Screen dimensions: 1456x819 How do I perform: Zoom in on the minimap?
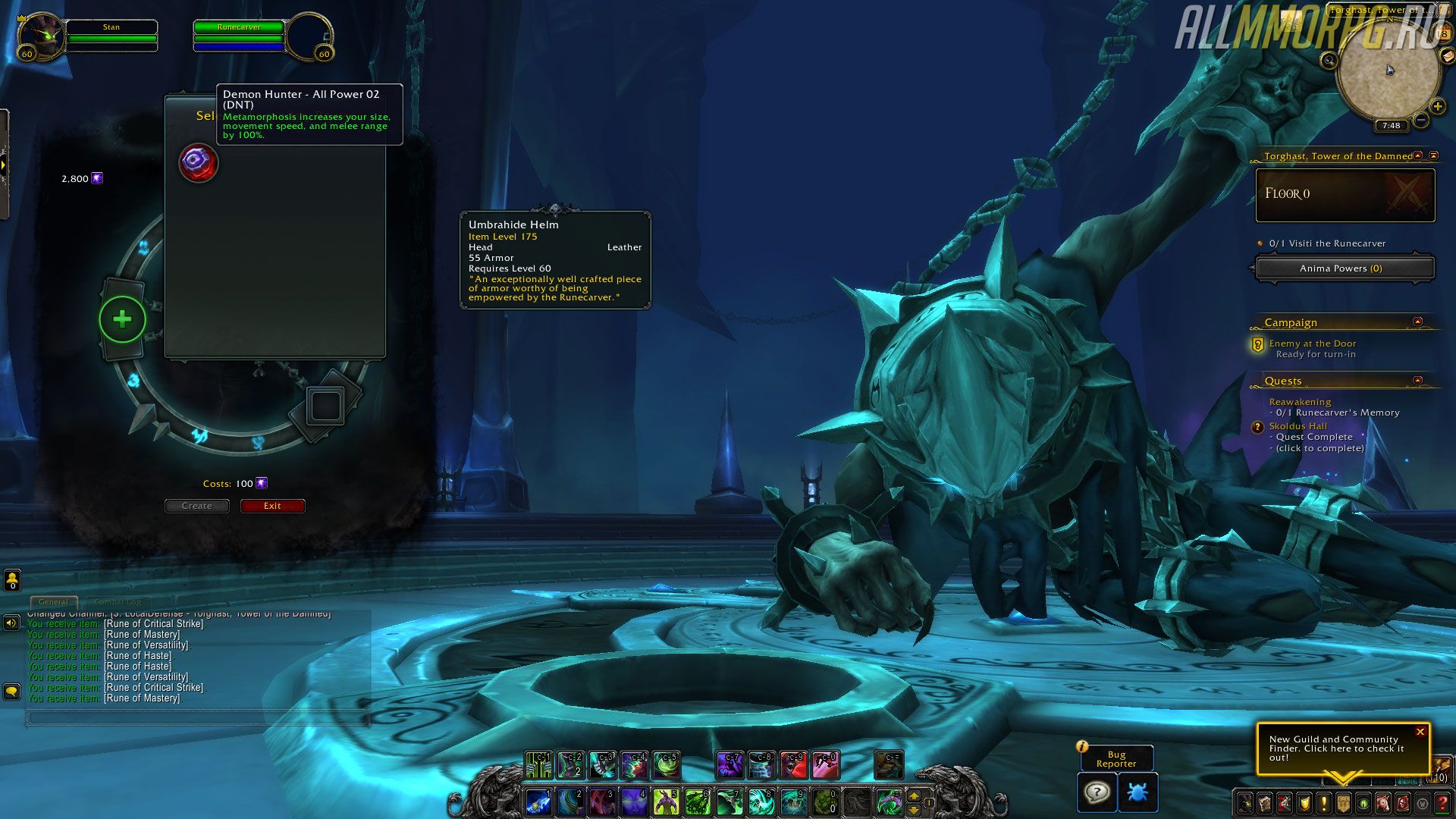coord(1437,106)
